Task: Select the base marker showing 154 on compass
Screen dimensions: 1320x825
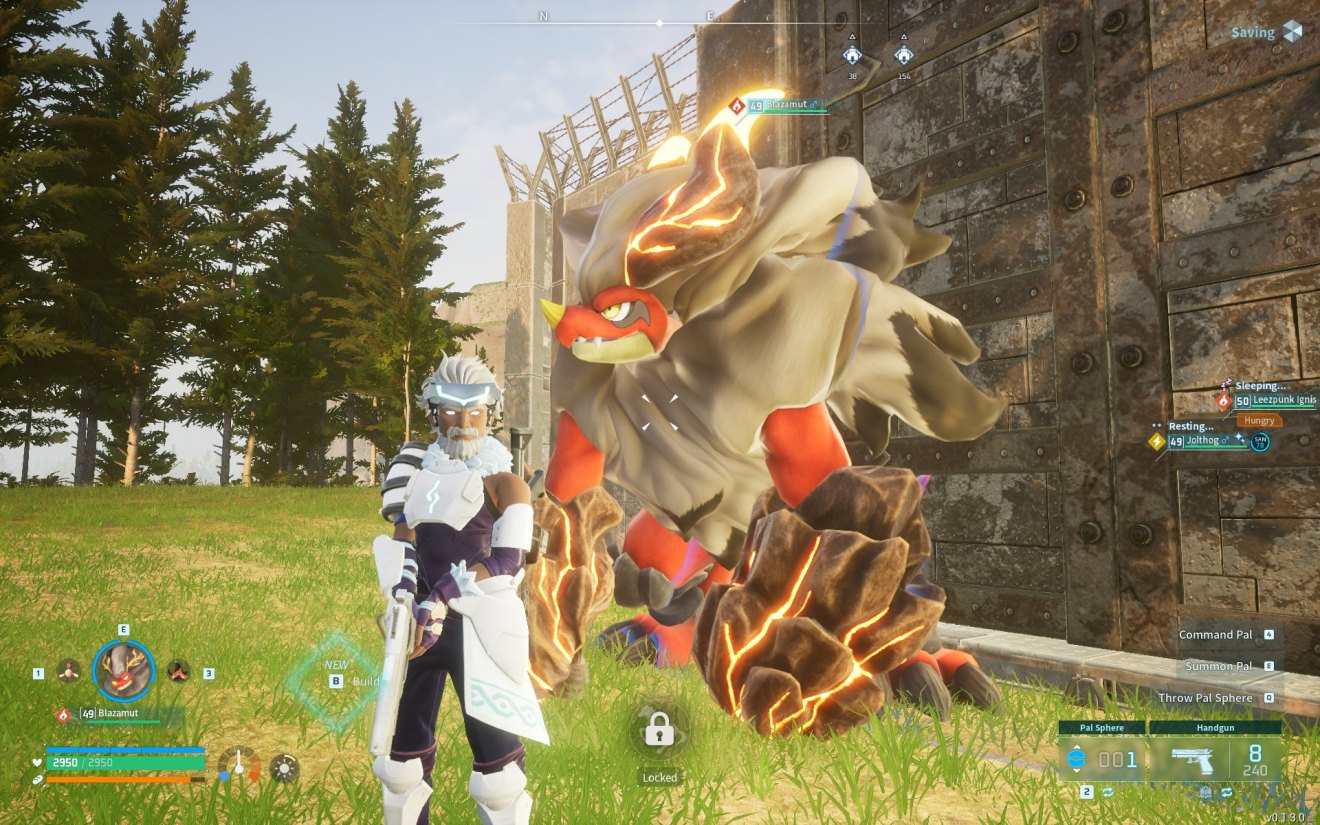Action: [904, 54]
